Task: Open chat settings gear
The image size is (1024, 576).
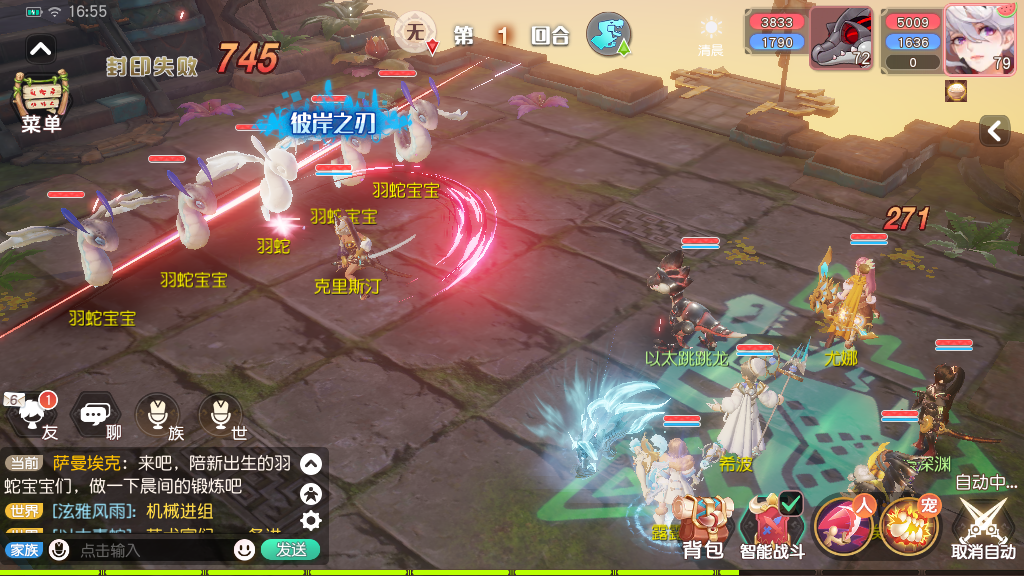Action: pyautogui.click(x=311, y=520)
